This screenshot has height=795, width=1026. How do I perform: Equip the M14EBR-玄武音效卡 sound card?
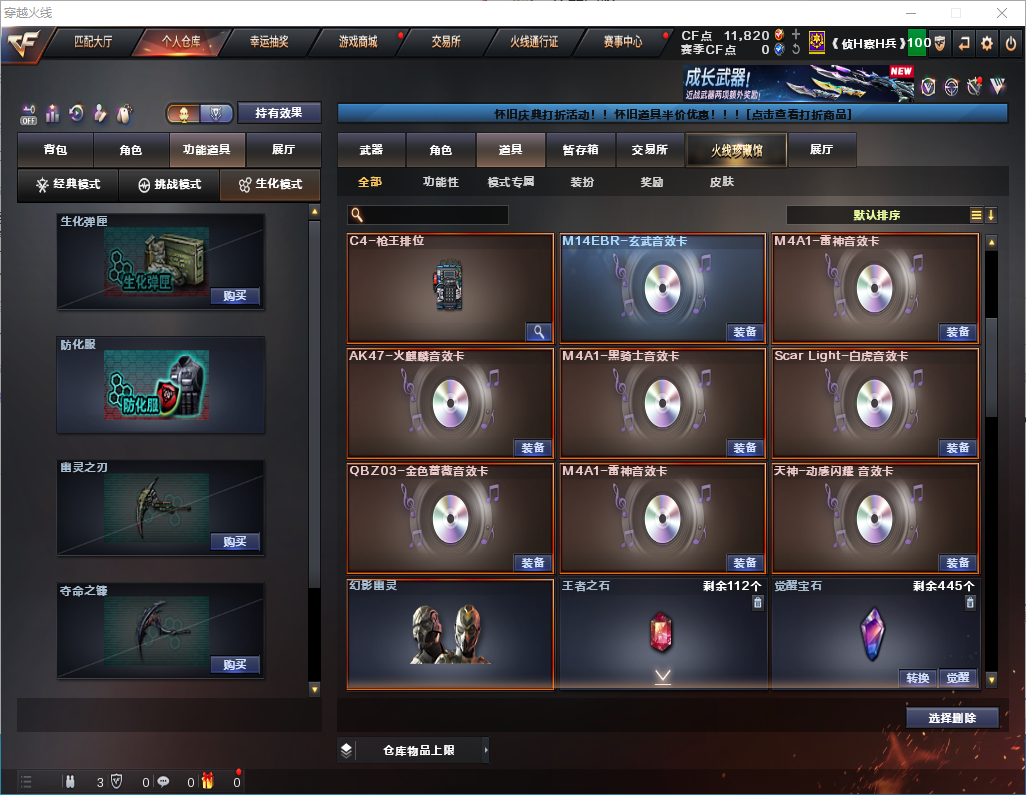[x=745, y=332]
